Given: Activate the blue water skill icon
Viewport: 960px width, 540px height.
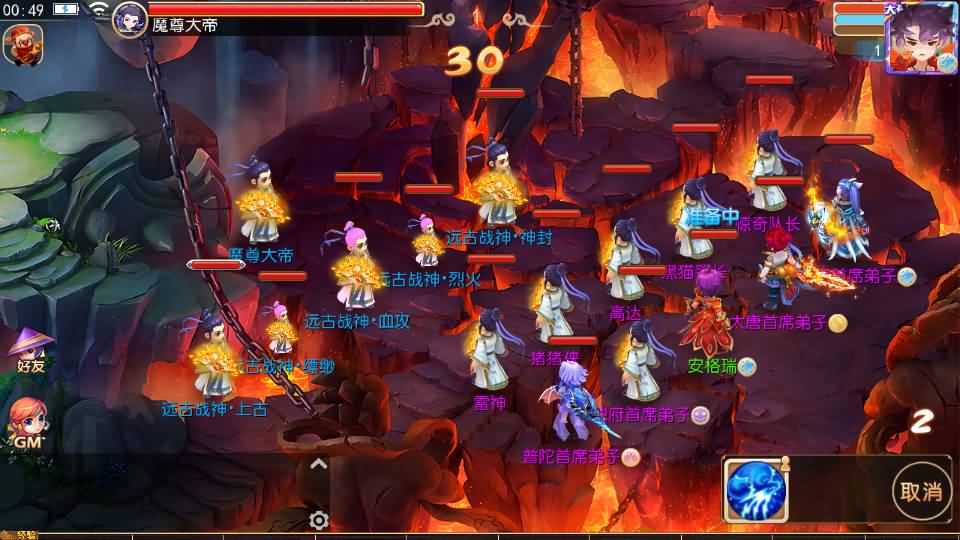Looking at the screenshot, I should [755, 490].
